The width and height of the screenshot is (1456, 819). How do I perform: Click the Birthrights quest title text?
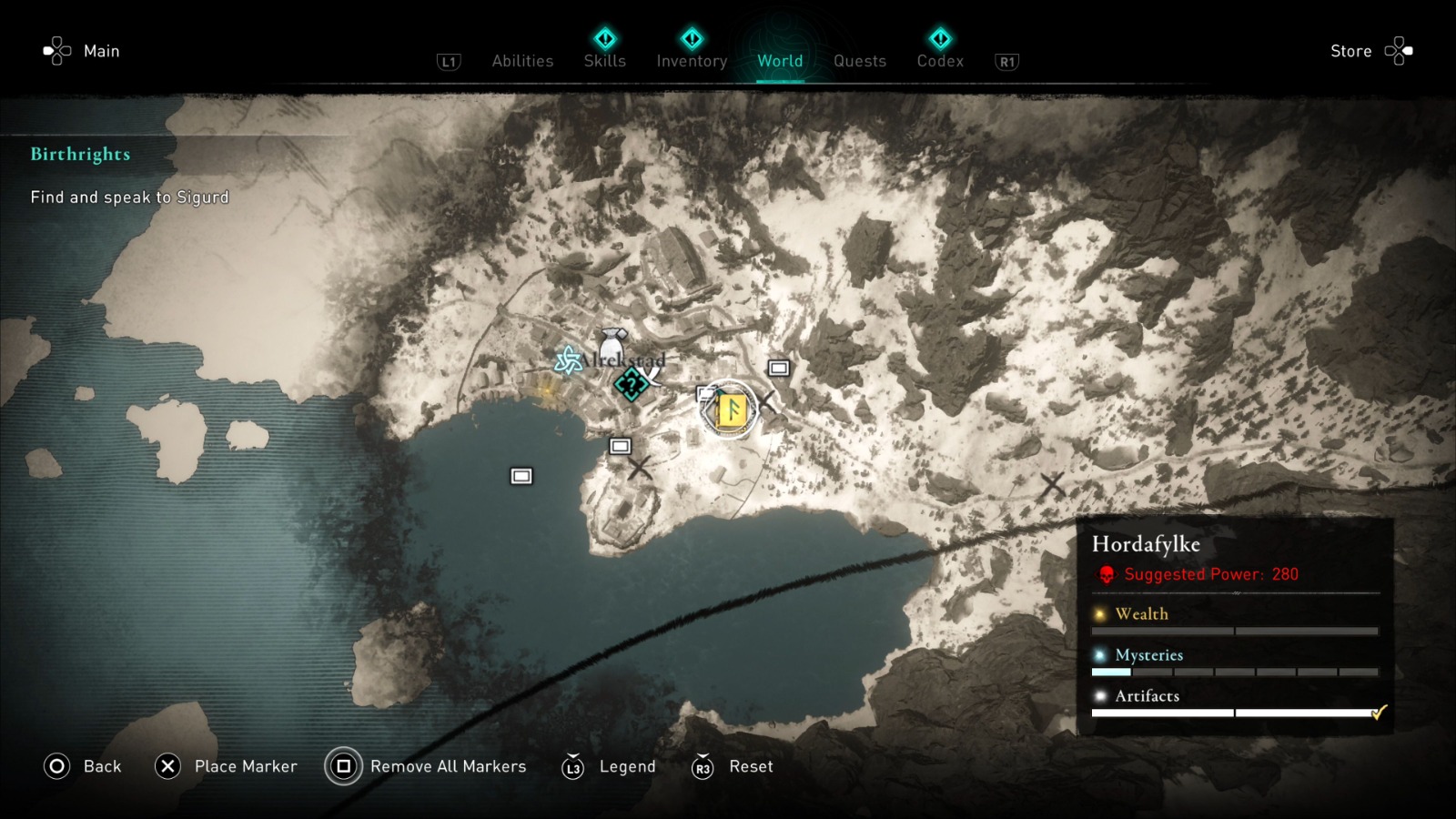[80, 154]
